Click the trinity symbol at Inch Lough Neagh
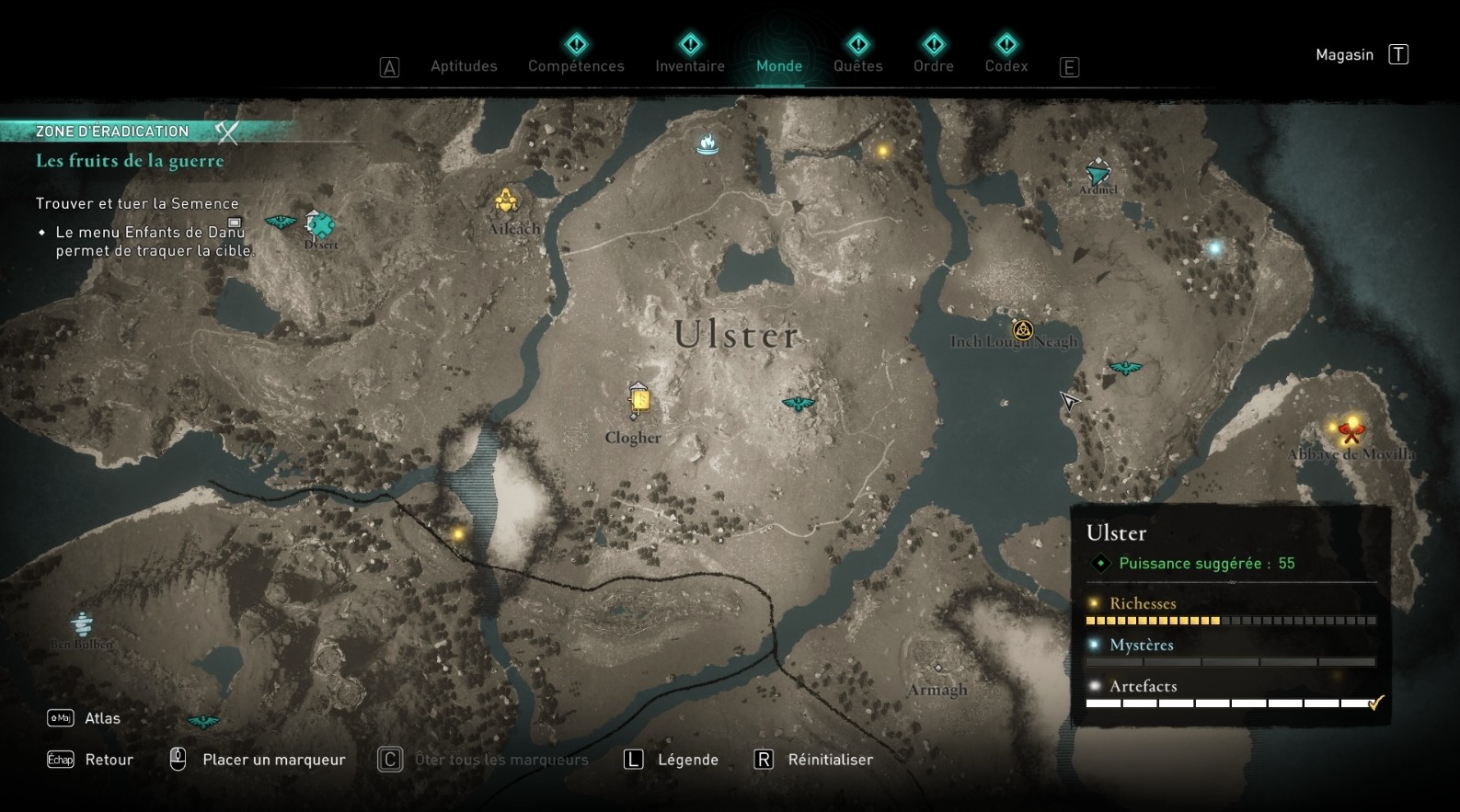The image size is (1460, 812). pyautogui.click(x=1023, y=329)
